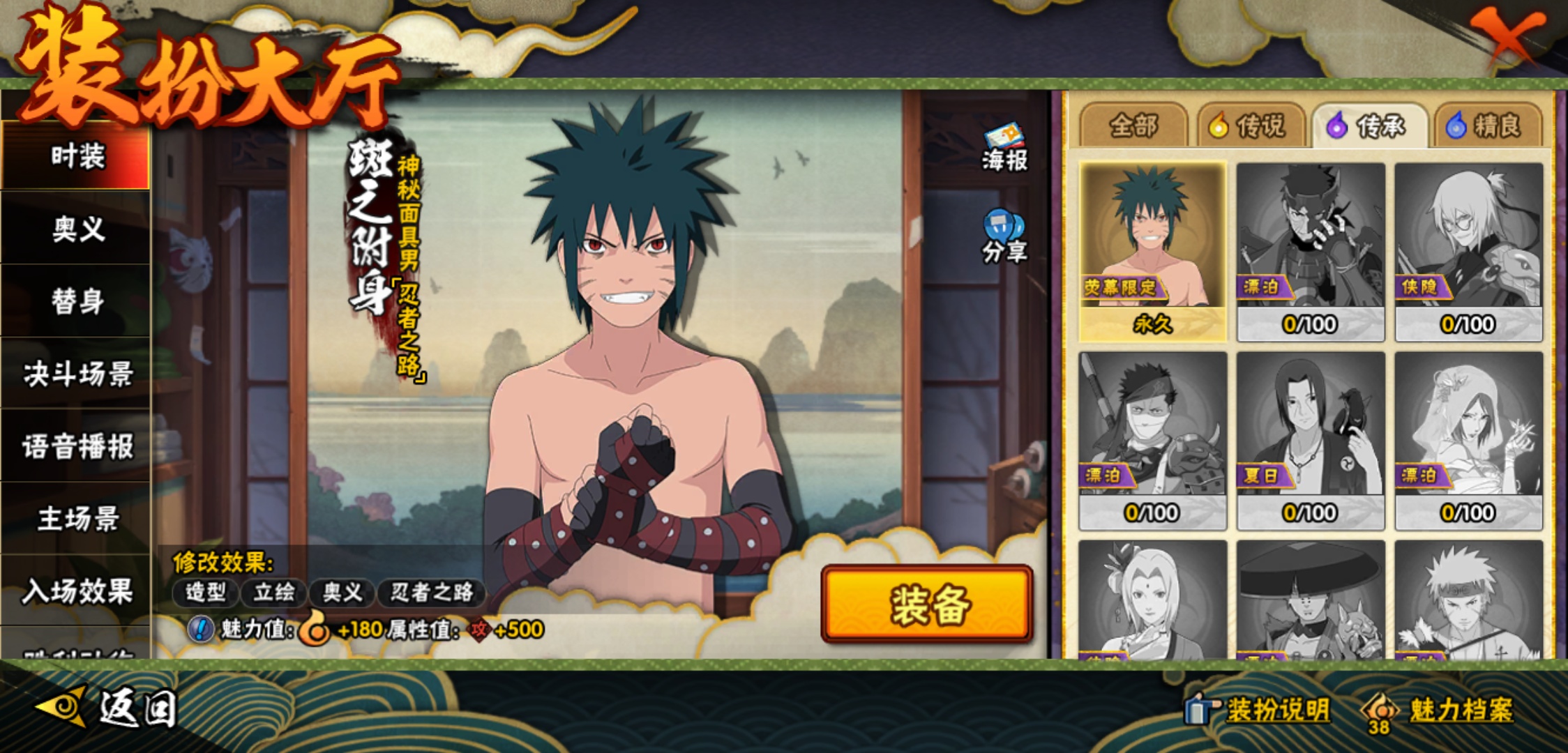
Task: Switch to the 全部 tab
Action: [1133, 126]
